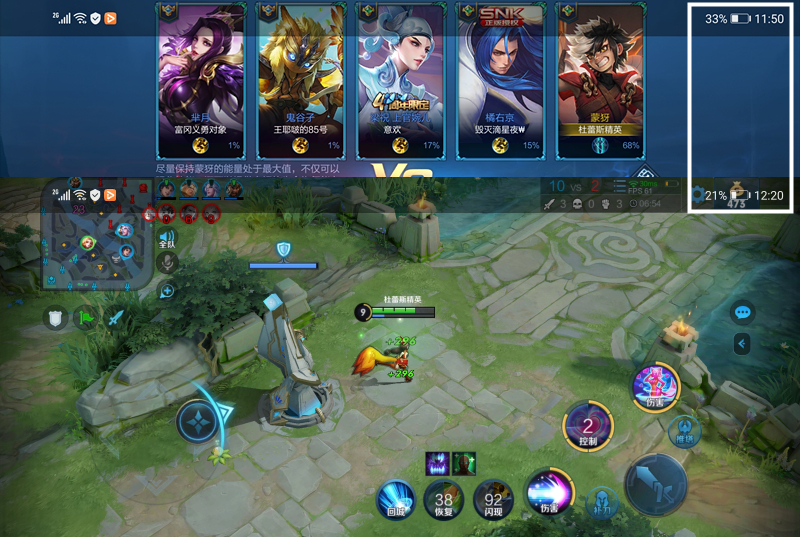Send the shield retreat signal
800x537 pixels.
[x=56, y=318]
